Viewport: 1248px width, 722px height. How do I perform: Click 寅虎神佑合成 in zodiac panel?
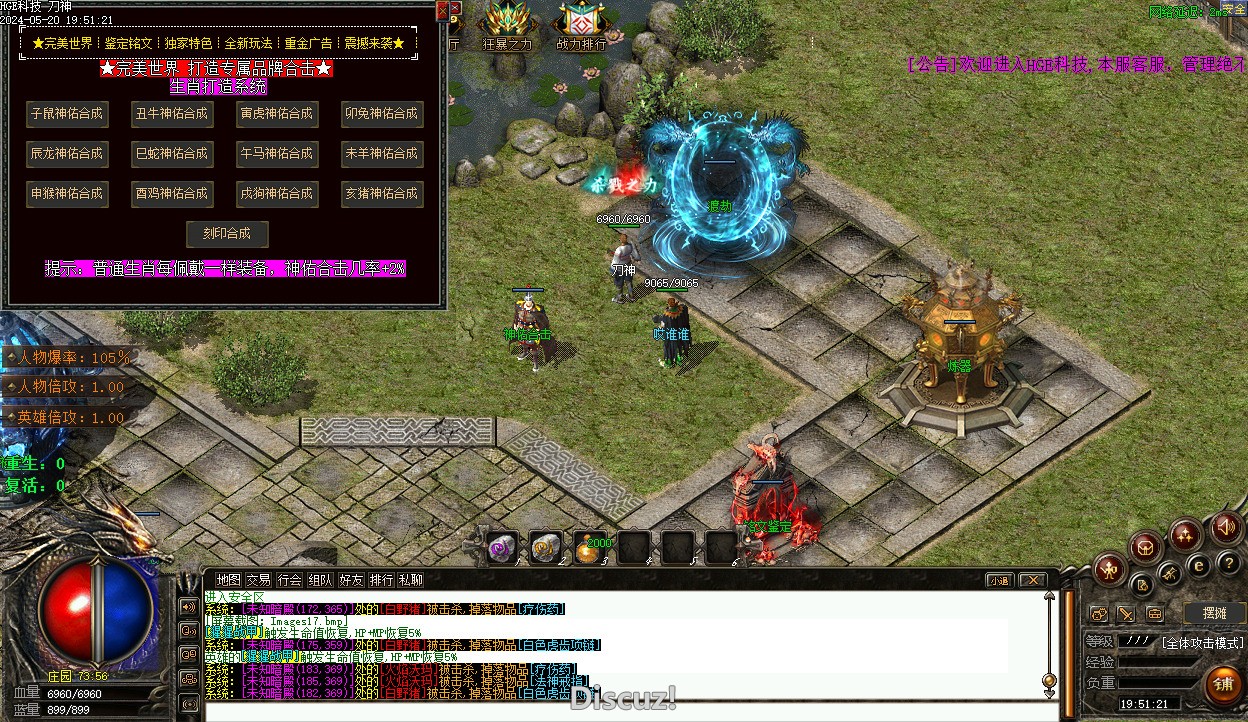277,114
